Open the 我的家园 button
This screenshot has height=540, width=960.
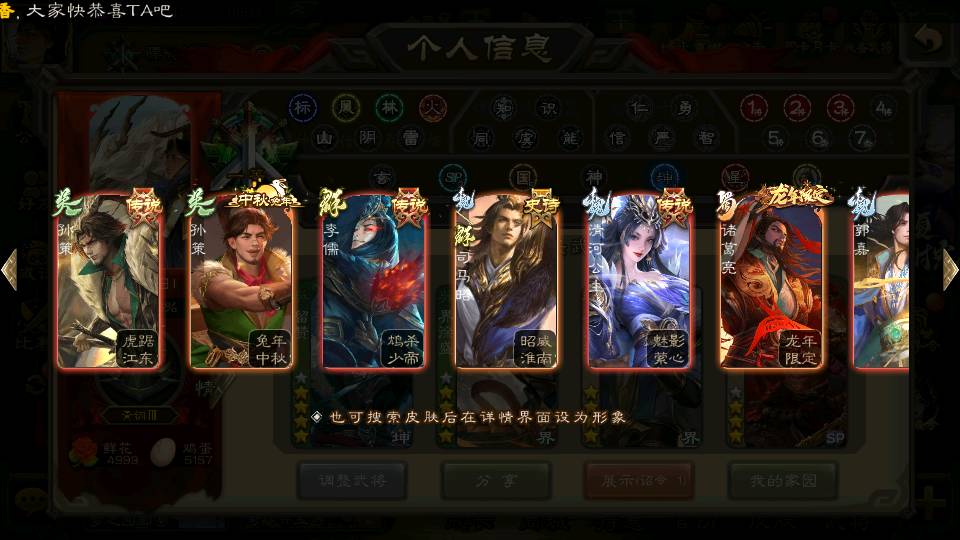(782, 481)
